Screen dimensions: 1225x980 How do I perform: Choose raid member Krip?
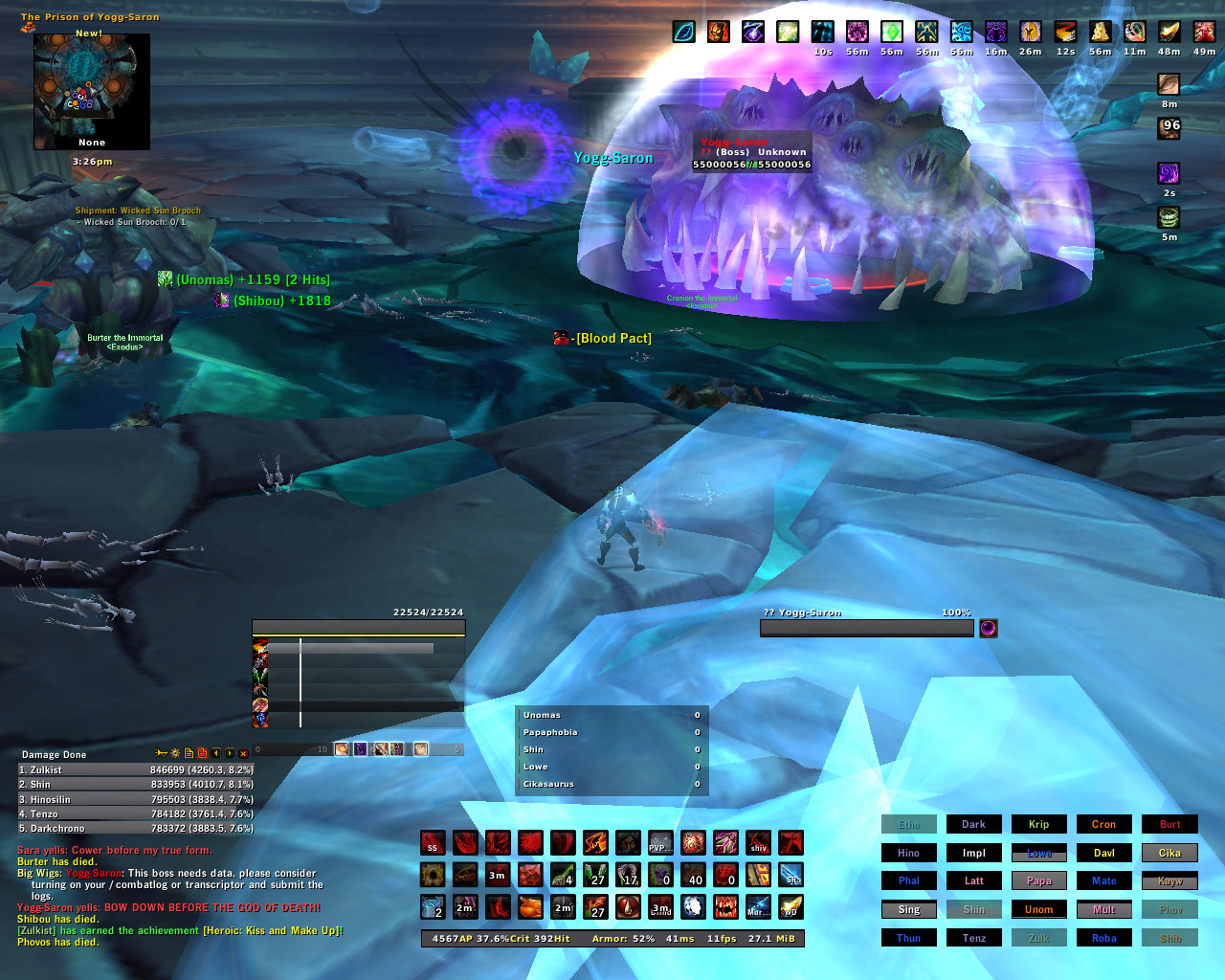point(1038,824)
